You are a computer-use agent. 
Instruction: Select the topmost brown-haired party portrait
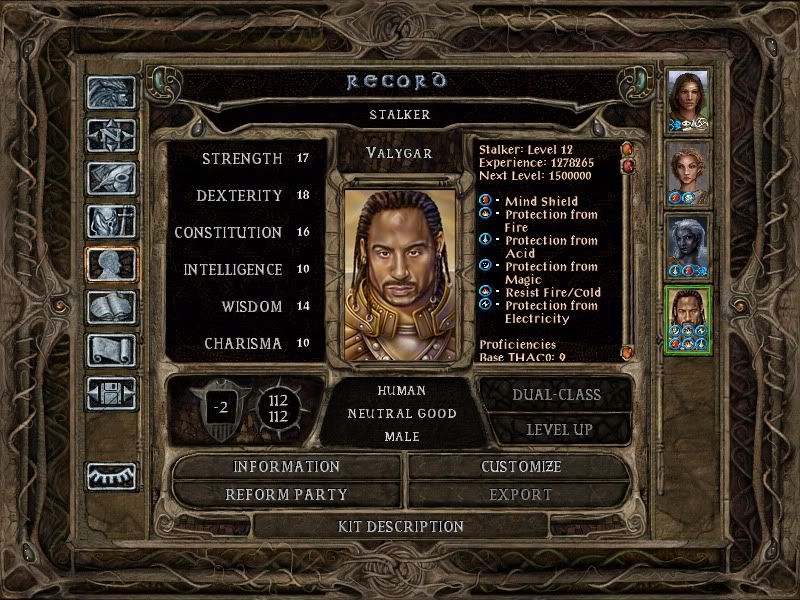point(688,100)
